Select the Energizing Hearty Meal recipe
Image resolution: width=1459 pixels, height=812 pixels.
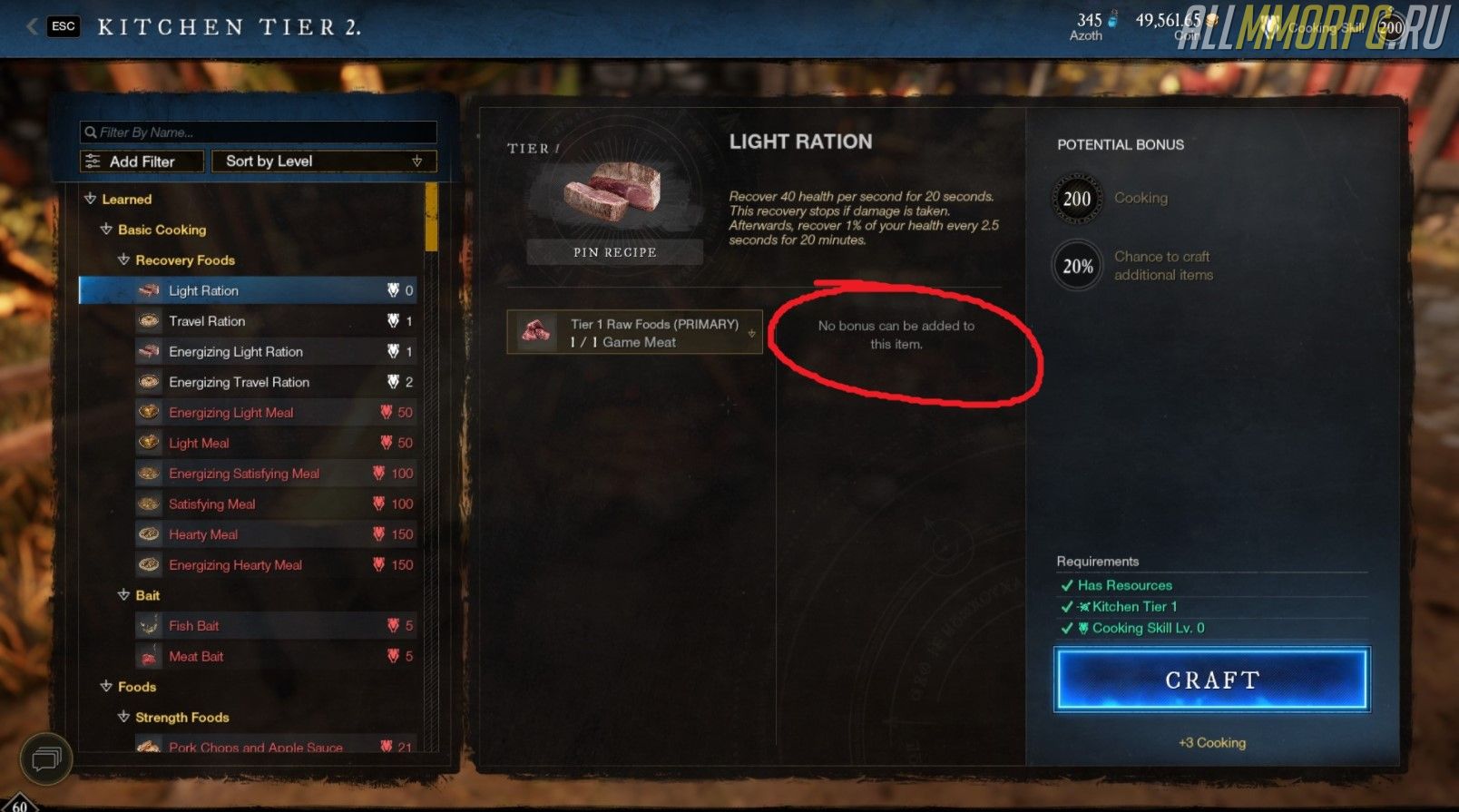tap(235, 565)
